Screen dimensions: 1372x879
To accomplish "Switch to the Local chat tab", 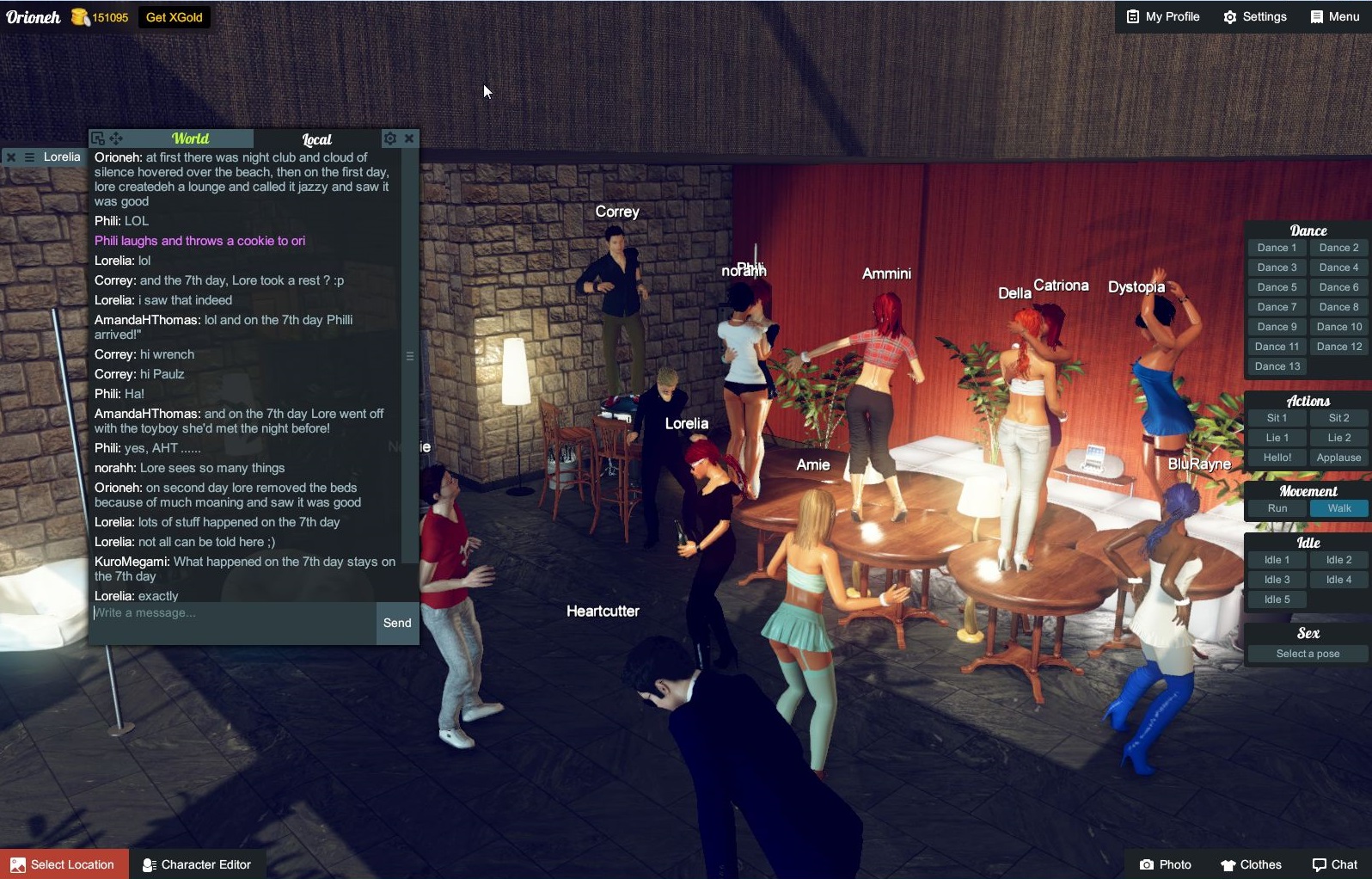I will pos(315,138).
